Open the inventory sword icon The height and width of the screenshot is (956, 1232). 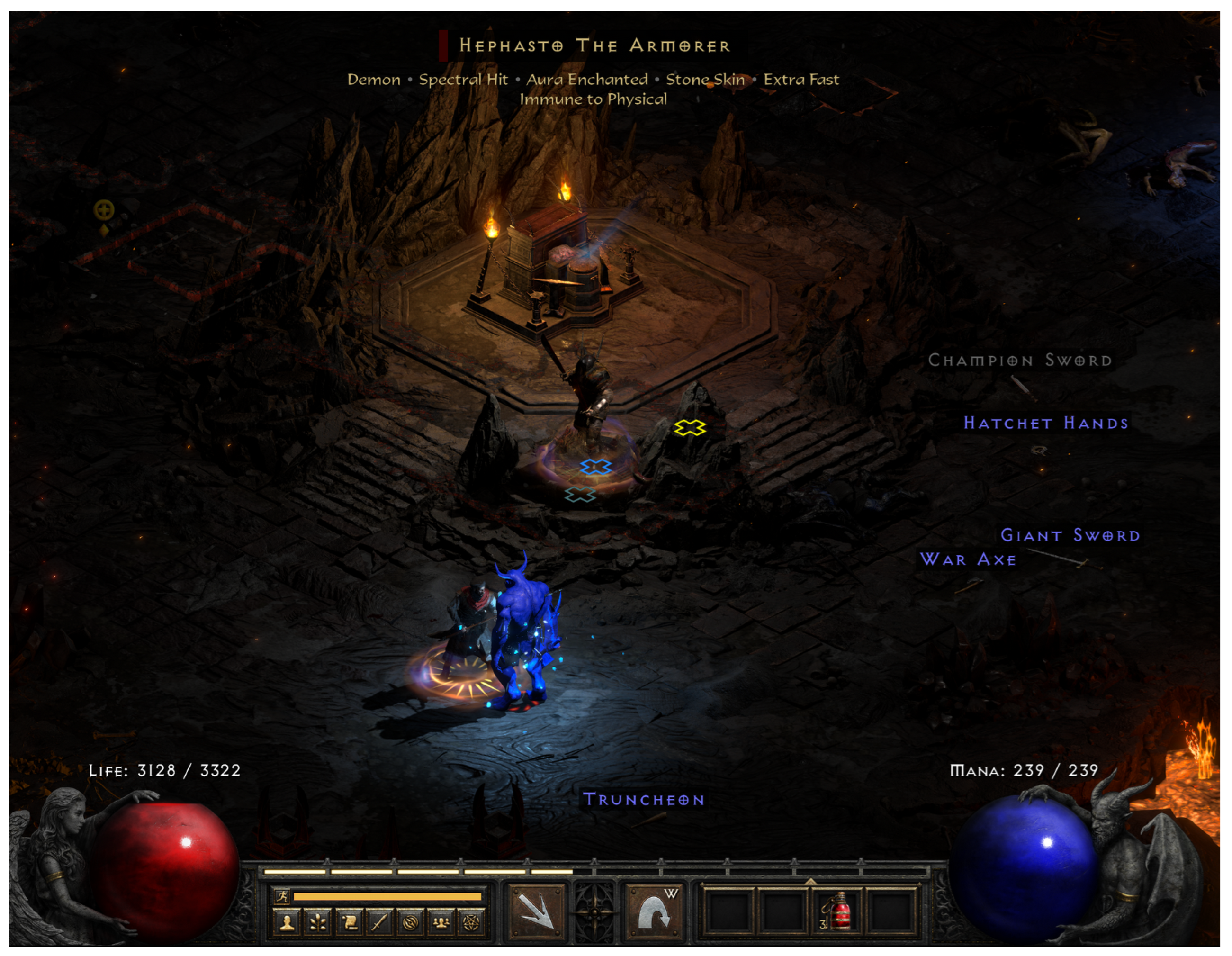click(x=379, y=923)
